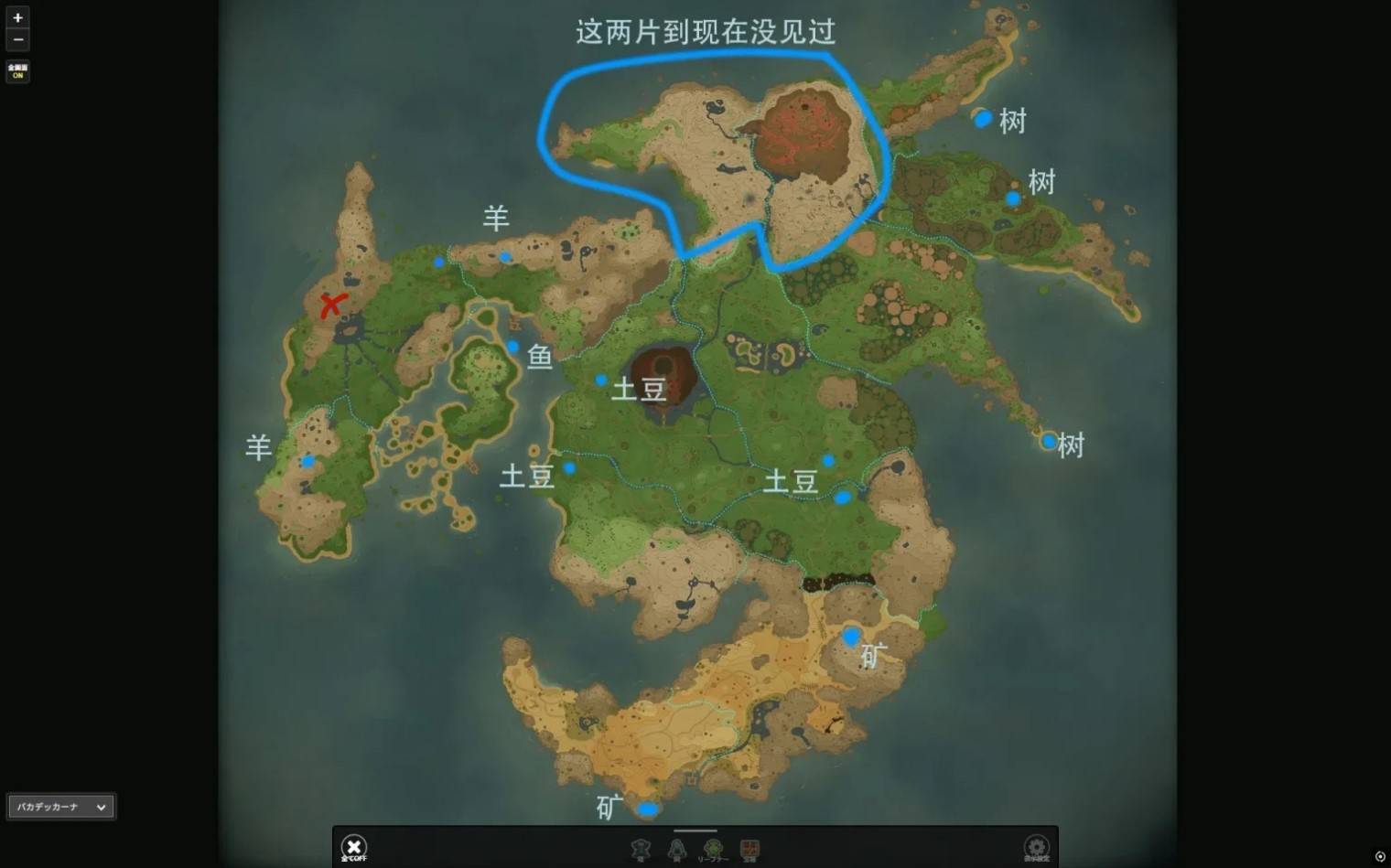Open the バカデッカーナ region dropdown
The width and height of the screenshot is (1391, 868).
[60, 806]
